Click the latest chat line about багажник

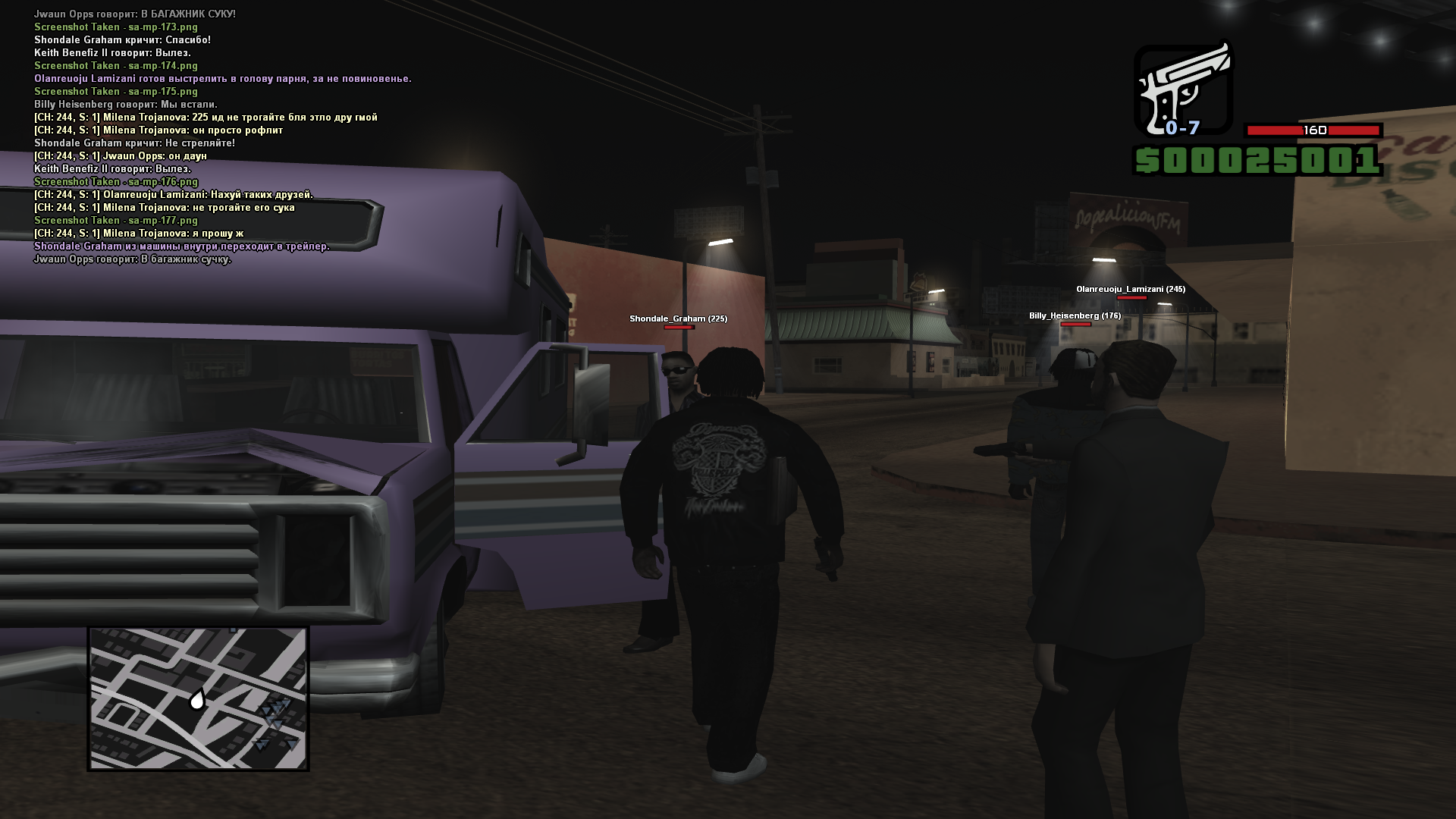click(x=133, y=259)
